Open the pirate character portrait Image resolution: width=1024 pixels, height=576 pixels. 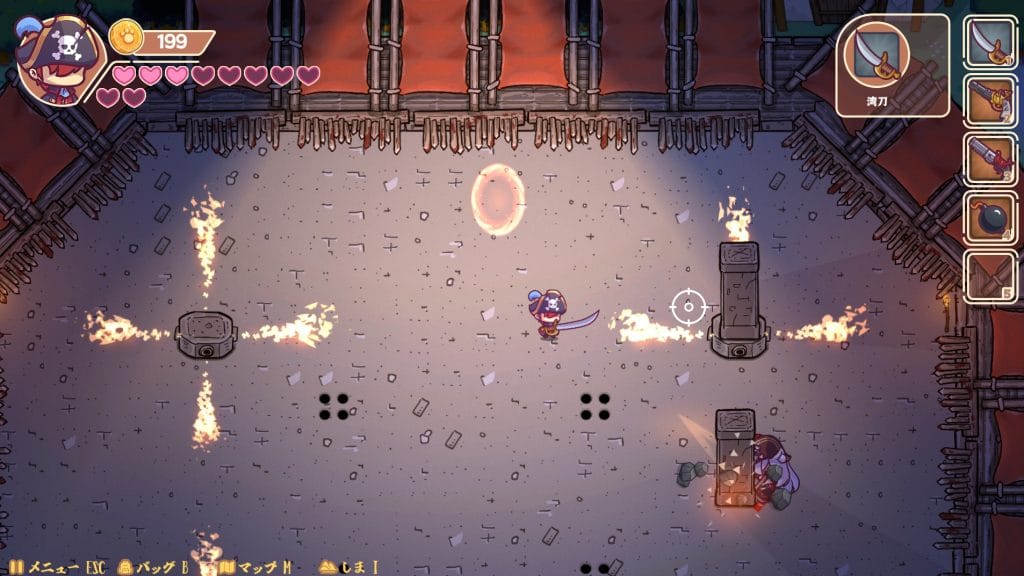pos(50,60)
